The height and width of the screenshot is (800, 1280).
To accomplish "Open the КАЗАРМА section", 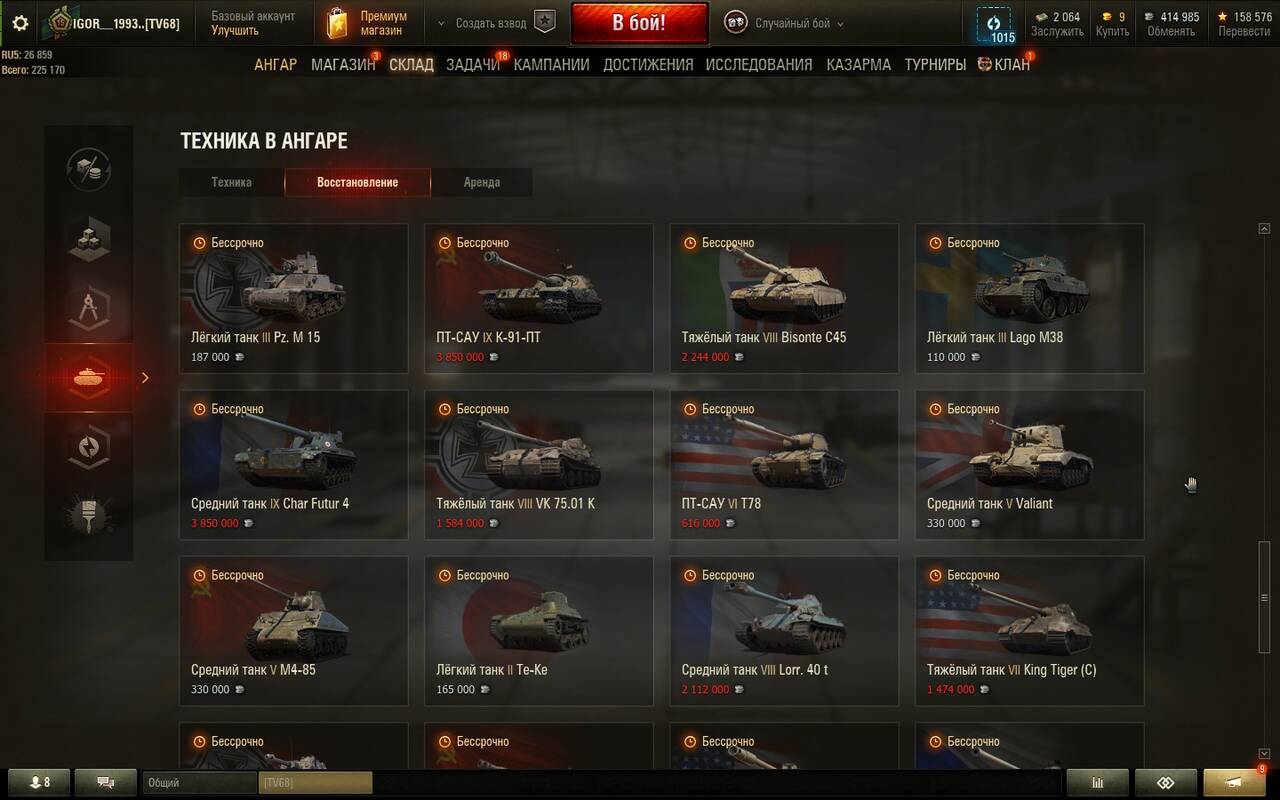I will pyautogui.click(x=858, y=65).
